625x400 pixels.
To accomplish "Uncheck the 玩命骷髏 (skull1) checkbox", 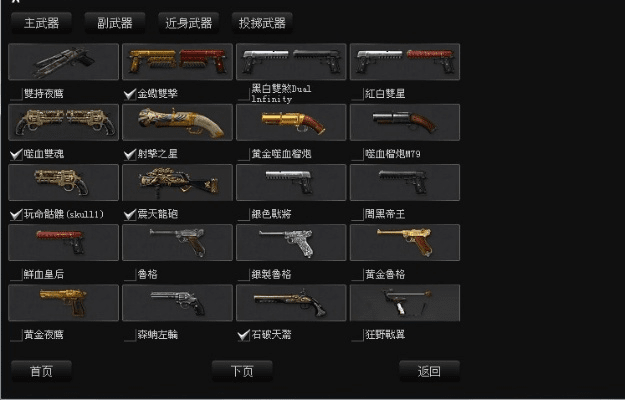I will 15,214.
